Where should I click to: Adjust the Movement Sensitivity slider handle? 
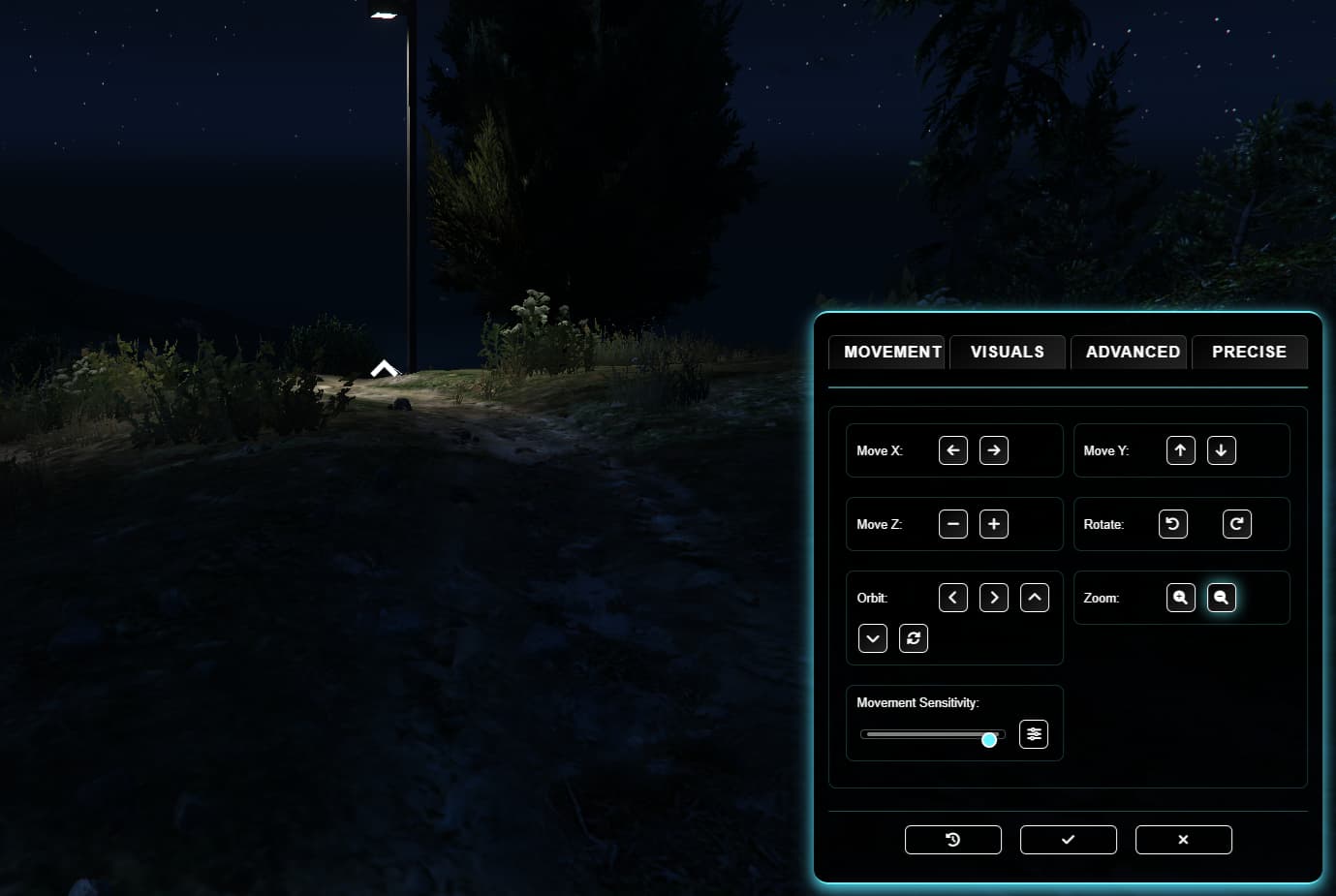tap(988, 739)
